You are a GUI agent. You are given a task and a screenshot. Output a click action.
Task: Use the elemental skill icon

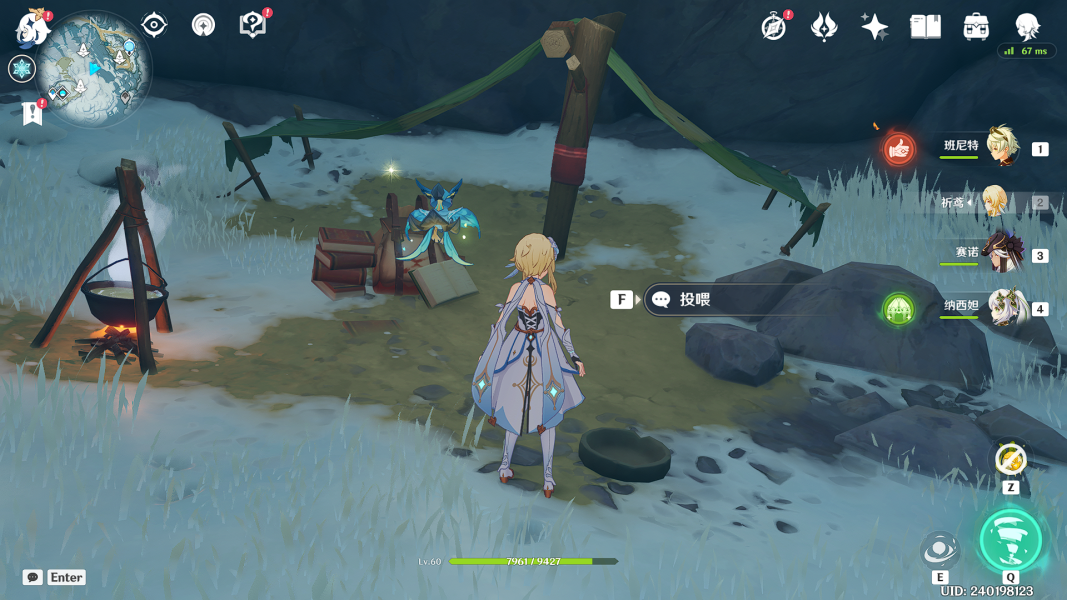point(940,549)
